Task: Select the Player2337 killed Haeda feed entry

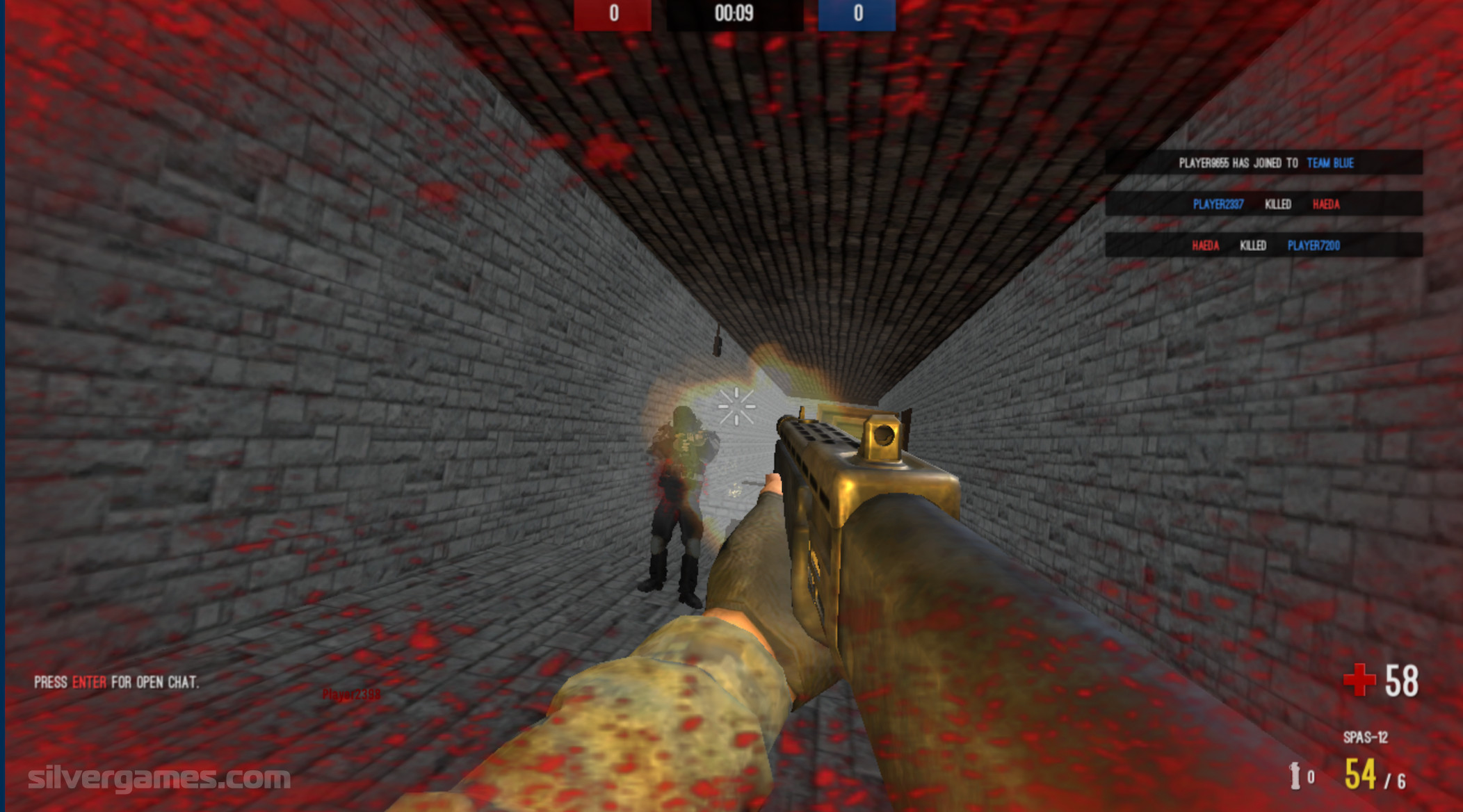Action: [x=1264, y=204]
